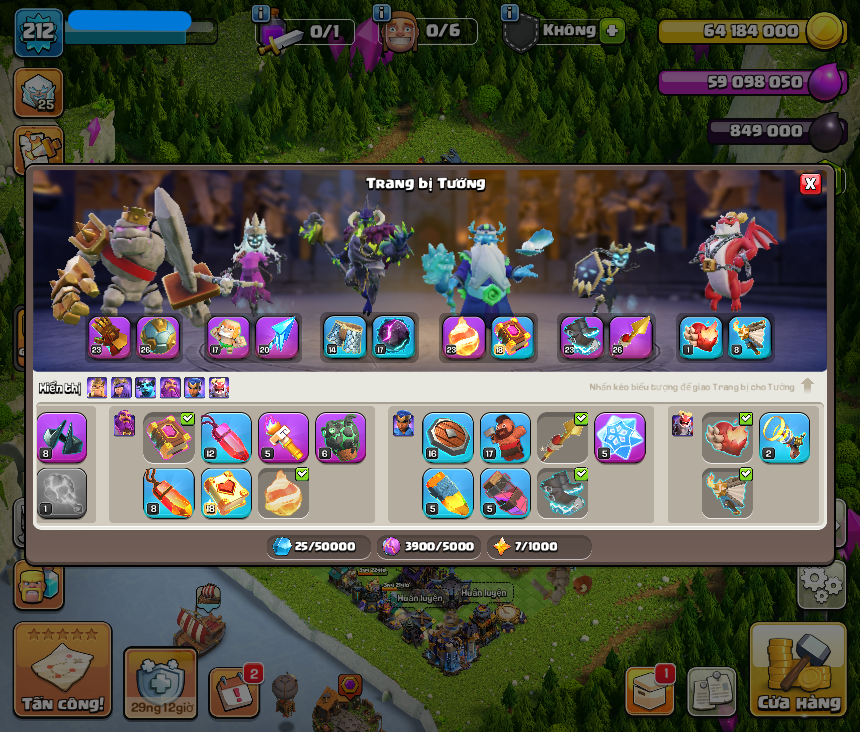Tap the Tấn Công attack button
Image resolution: width=860 pixels, height=732 pixels.
click(62, 670)
